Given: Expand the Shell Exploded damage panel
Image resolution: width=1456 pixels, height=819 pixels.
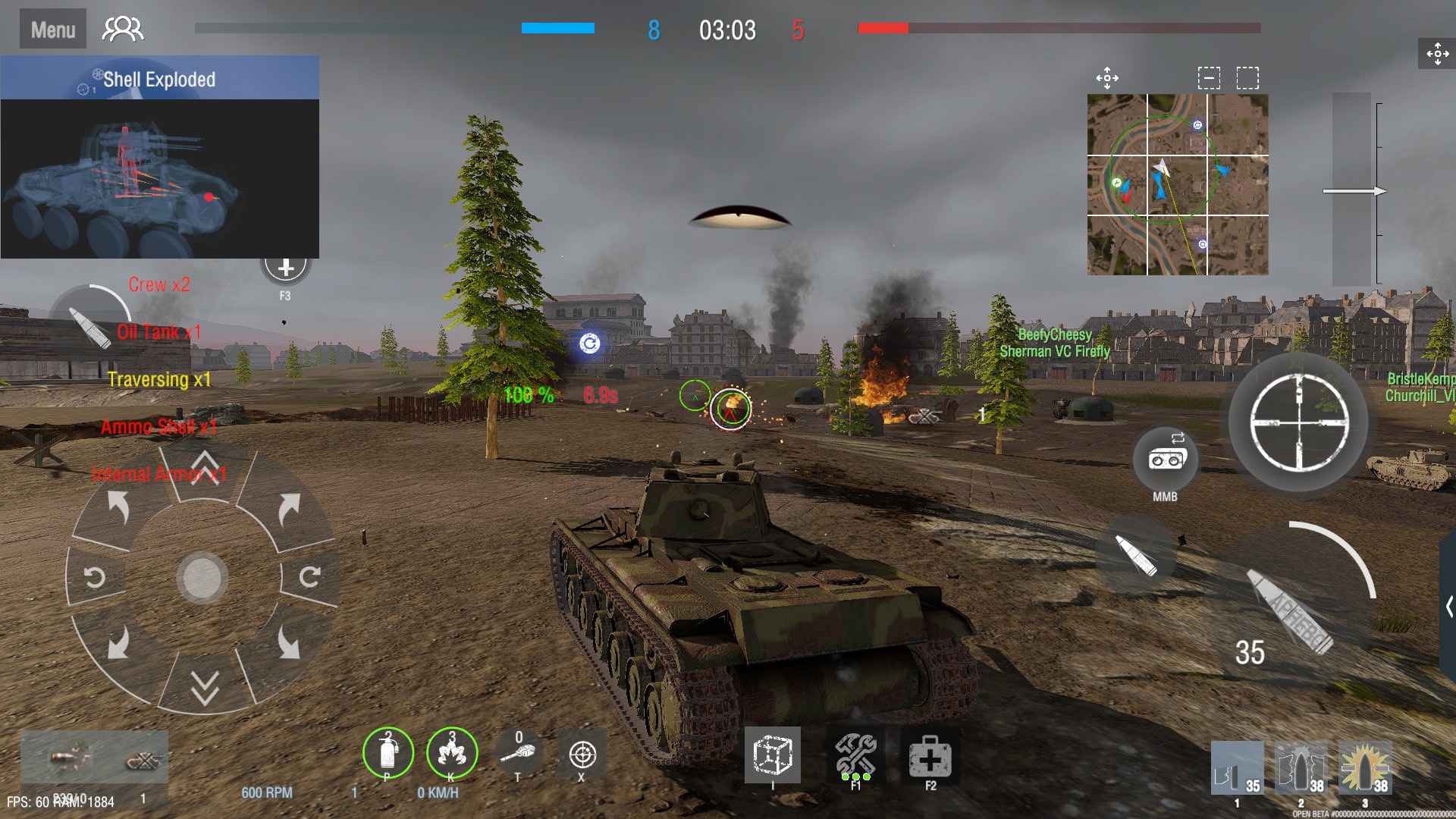Looking at the screenshot, I should [161, 78].
